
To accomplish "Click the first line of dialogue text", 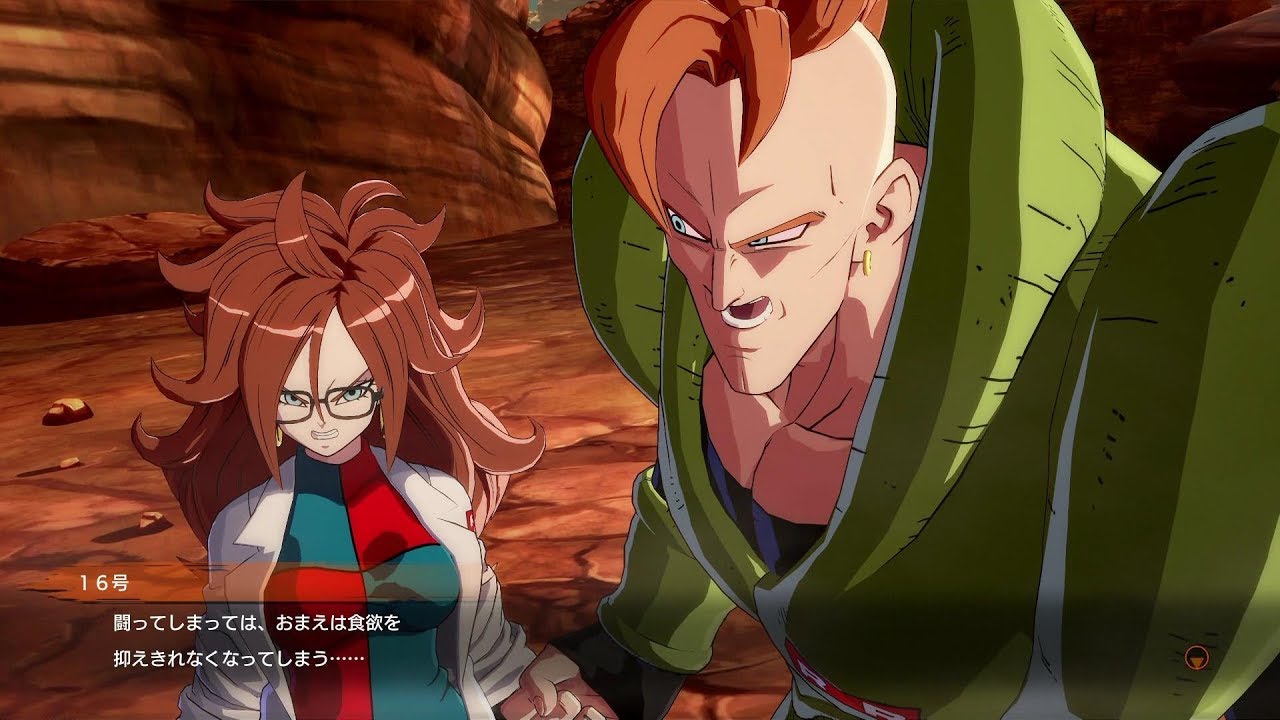I will (255, 622).
